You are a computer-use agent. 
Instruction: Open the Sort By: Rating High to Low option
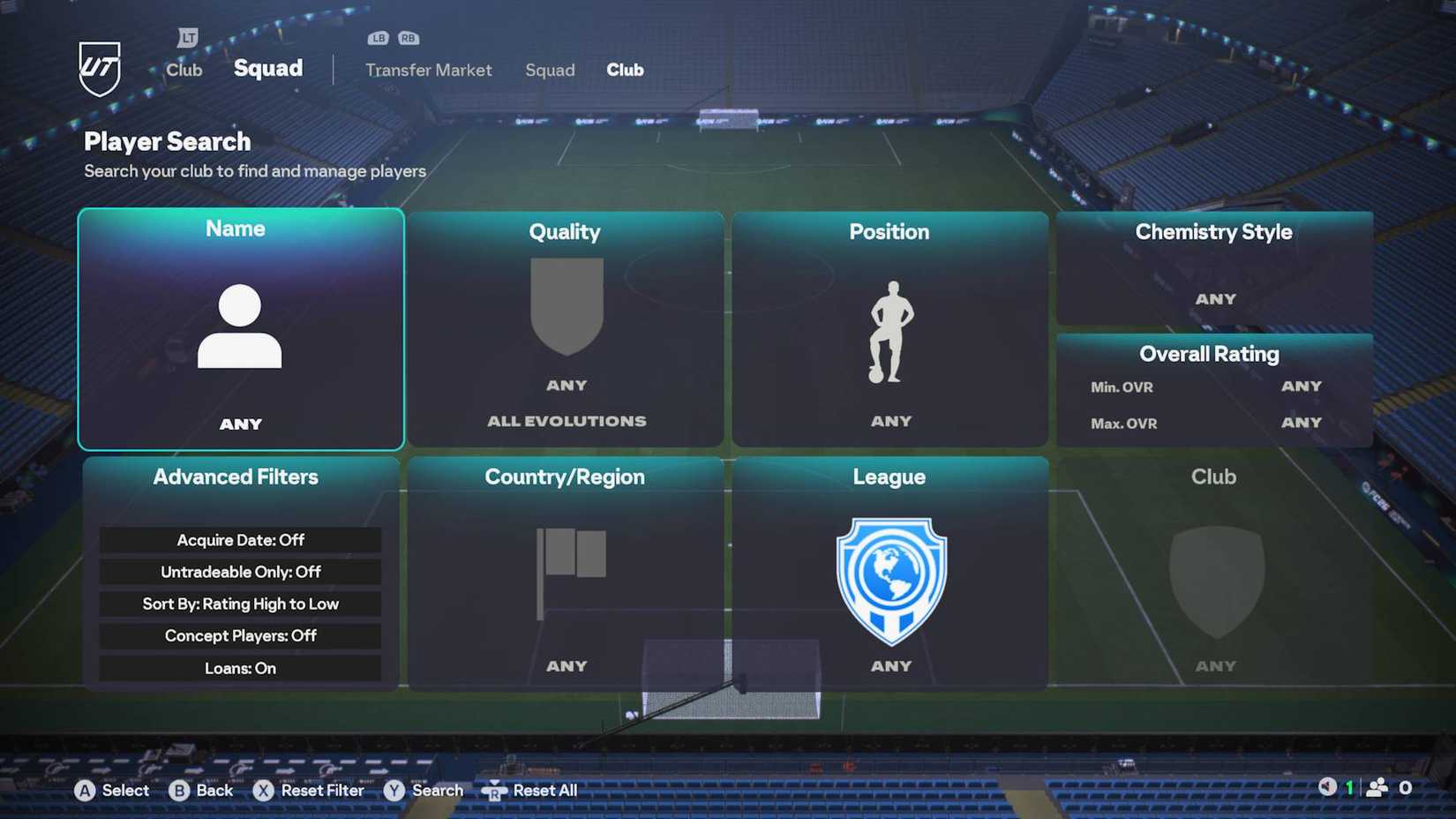[239, 604]
